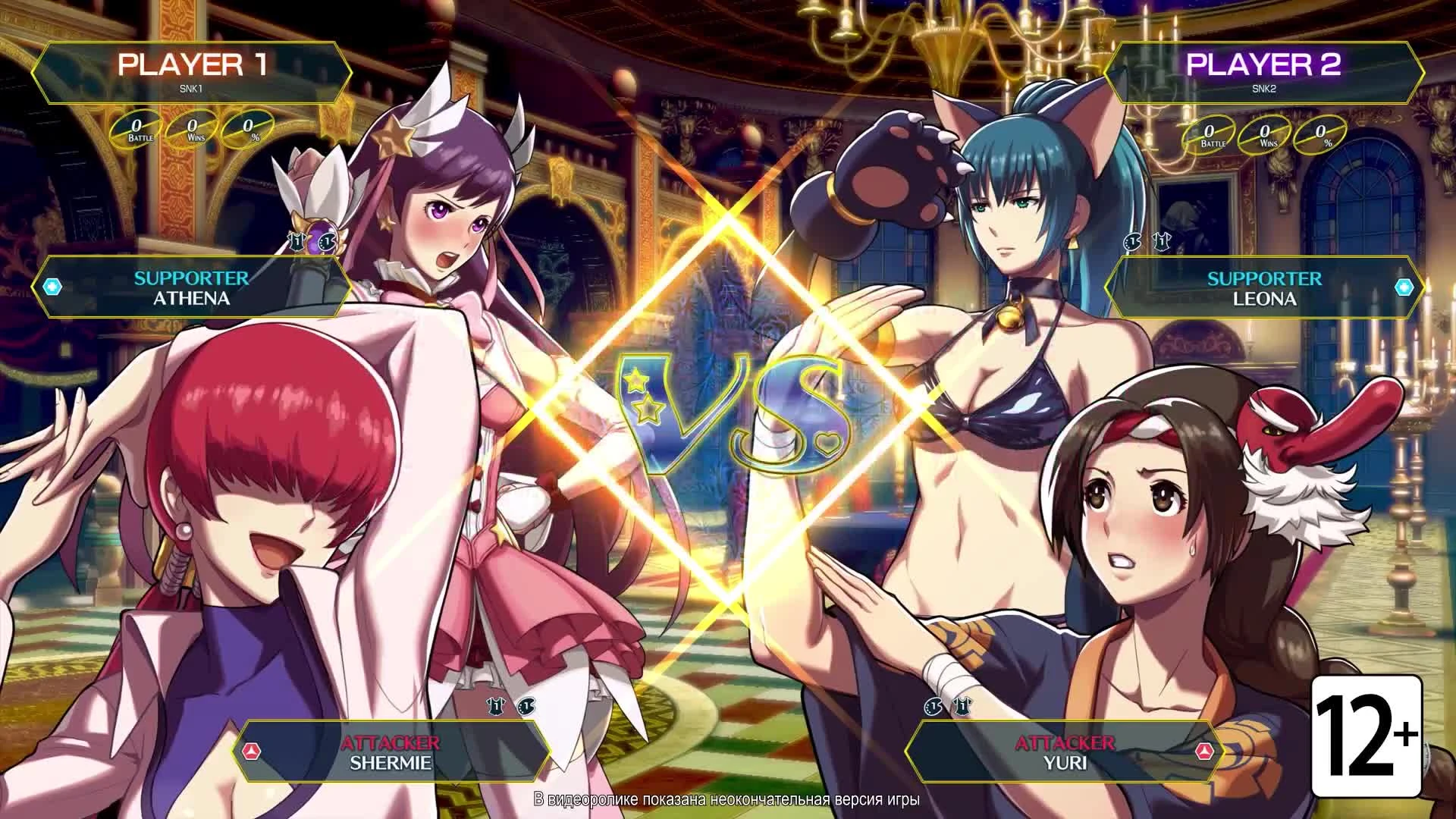The width and height of the screenshot is (1456, 819).
Task: Select the PLAYER 1 name banner
Action: pyautogui.click(x=190, y=70)
